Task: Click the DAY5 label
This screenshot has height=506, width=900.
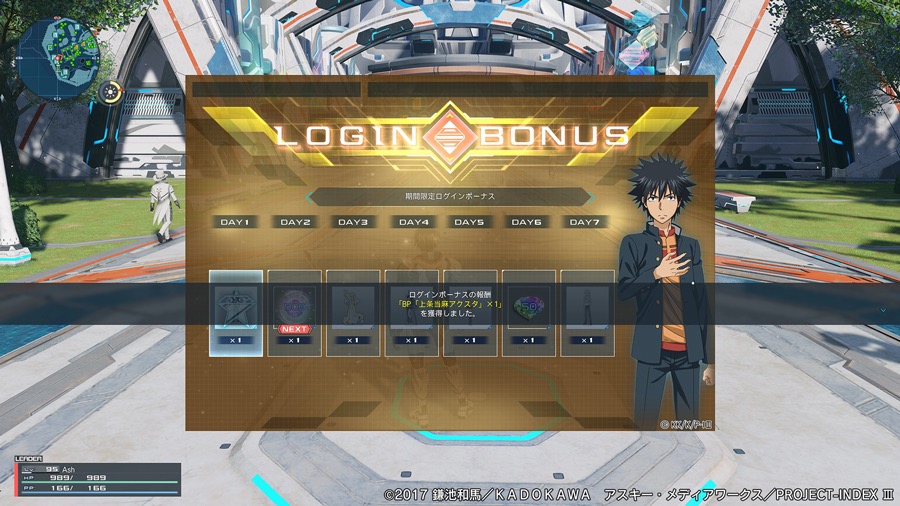Action: pyautogui.click(x=470, y=222)
